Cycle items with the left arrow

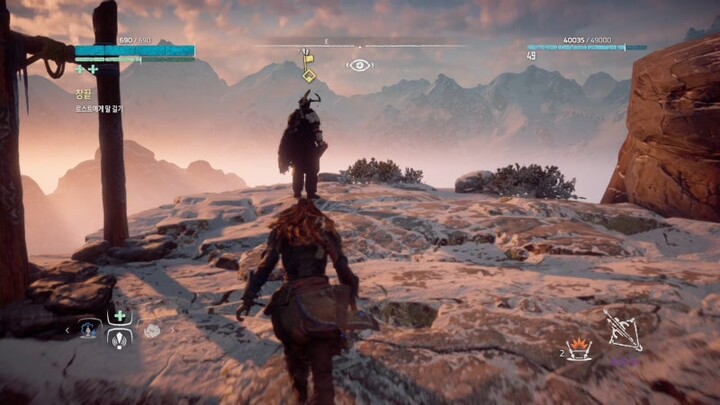coord(68,329)
